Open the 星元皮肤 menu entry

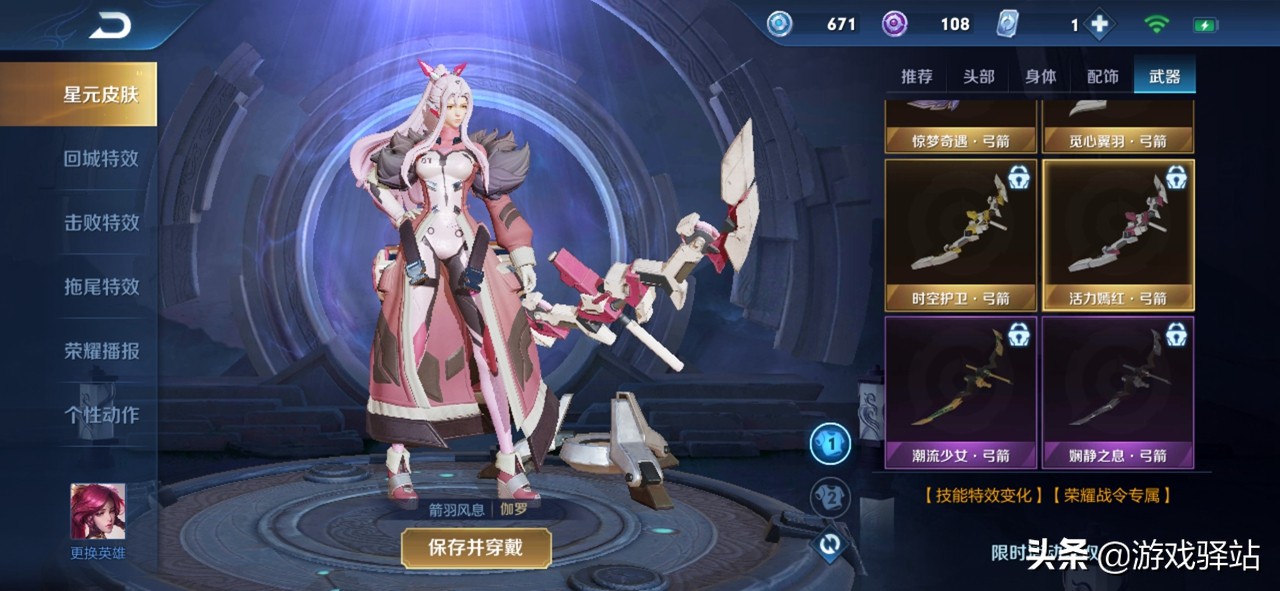pyautogui.click(x=100, y=95)
